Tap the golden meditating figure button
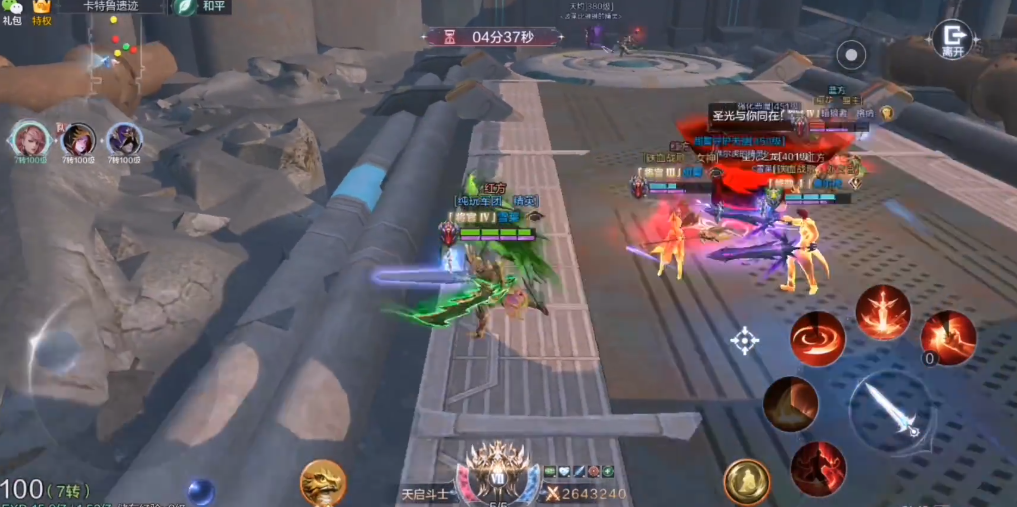This screenshot has height=507, width=1017. click(746, 482)
